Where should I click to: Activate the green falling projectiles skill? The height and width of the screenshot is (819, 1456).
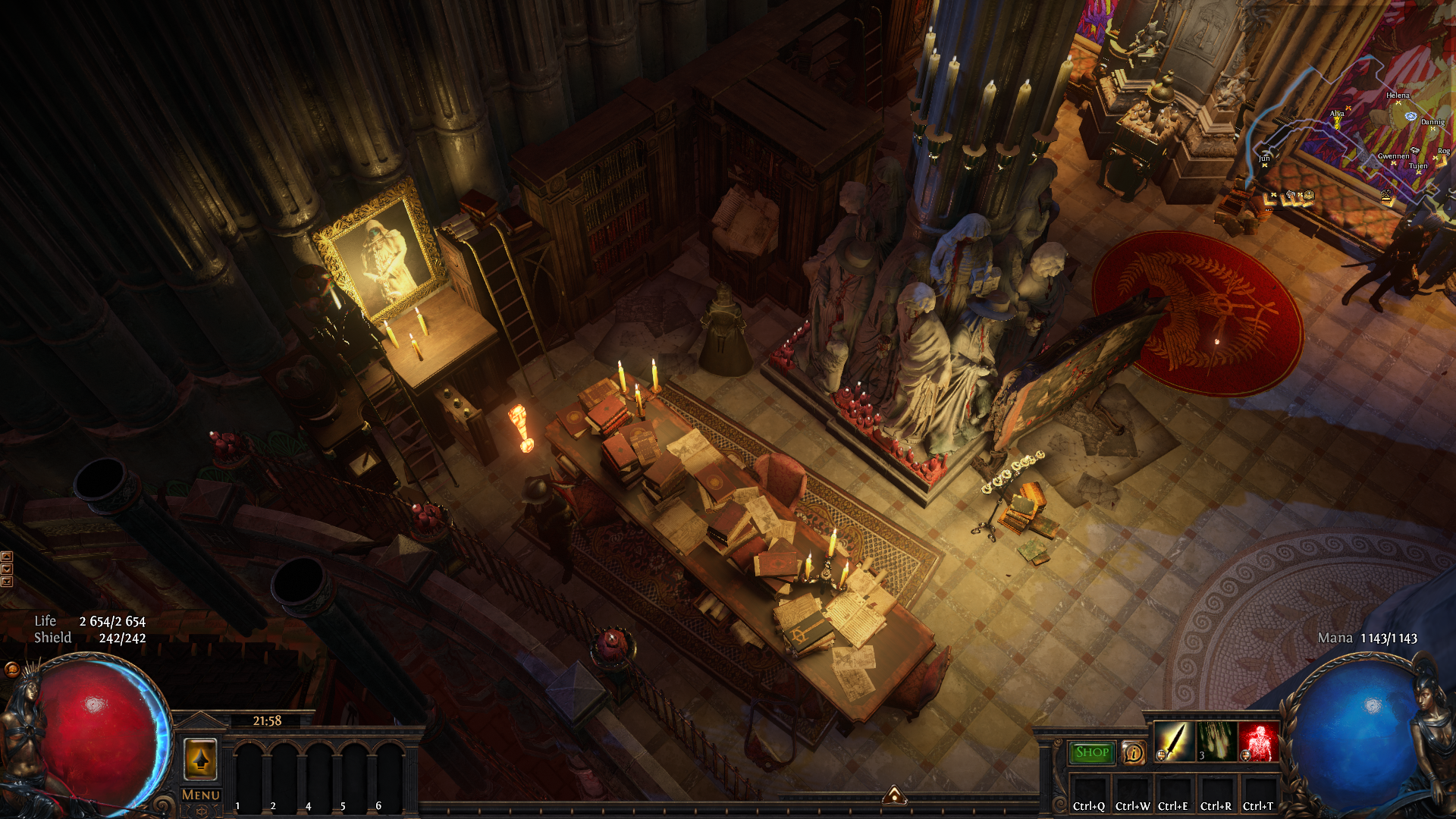pyautogui.click(x=1216, y=742)
